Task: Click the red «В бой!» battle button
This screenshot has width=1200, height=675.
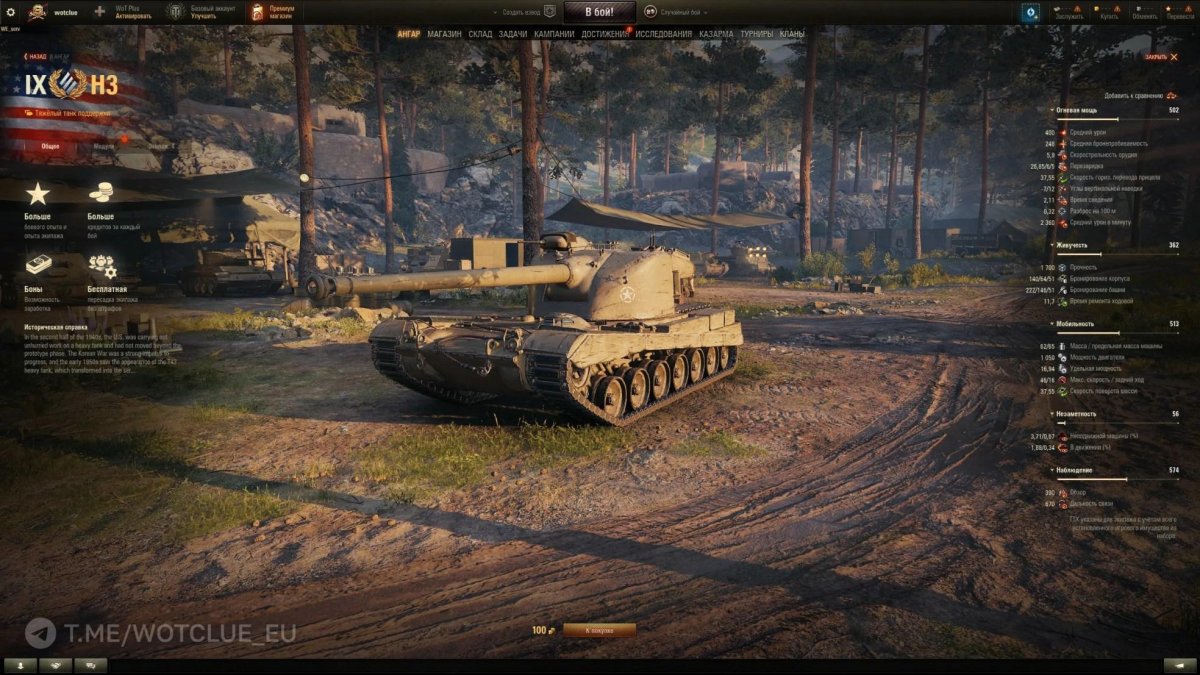Action: pyautogui.click(x=599, y=12)
